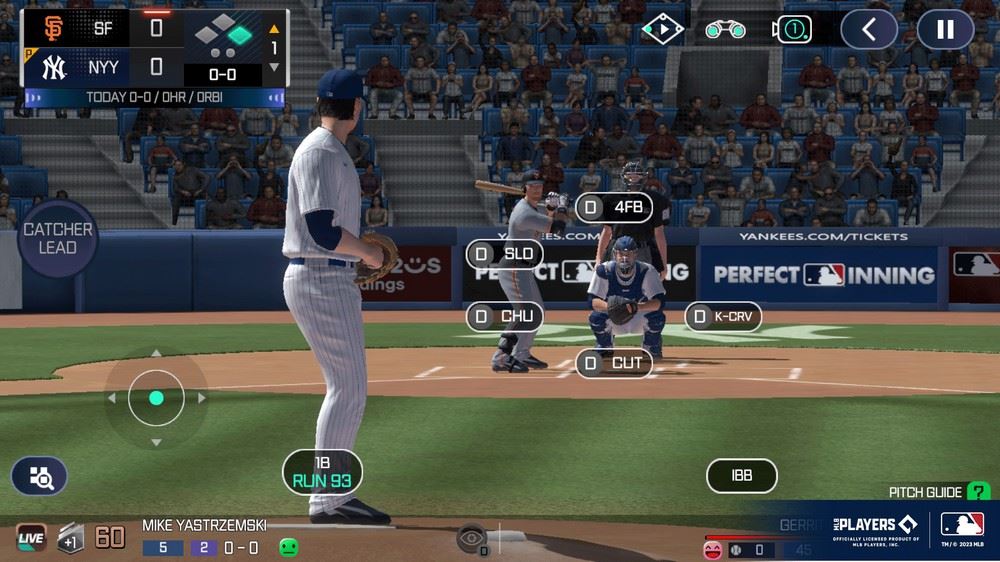Throw the CUT cutter pitch
Viewport: 1000px width, 562px height.
click(x=615, y=363)
